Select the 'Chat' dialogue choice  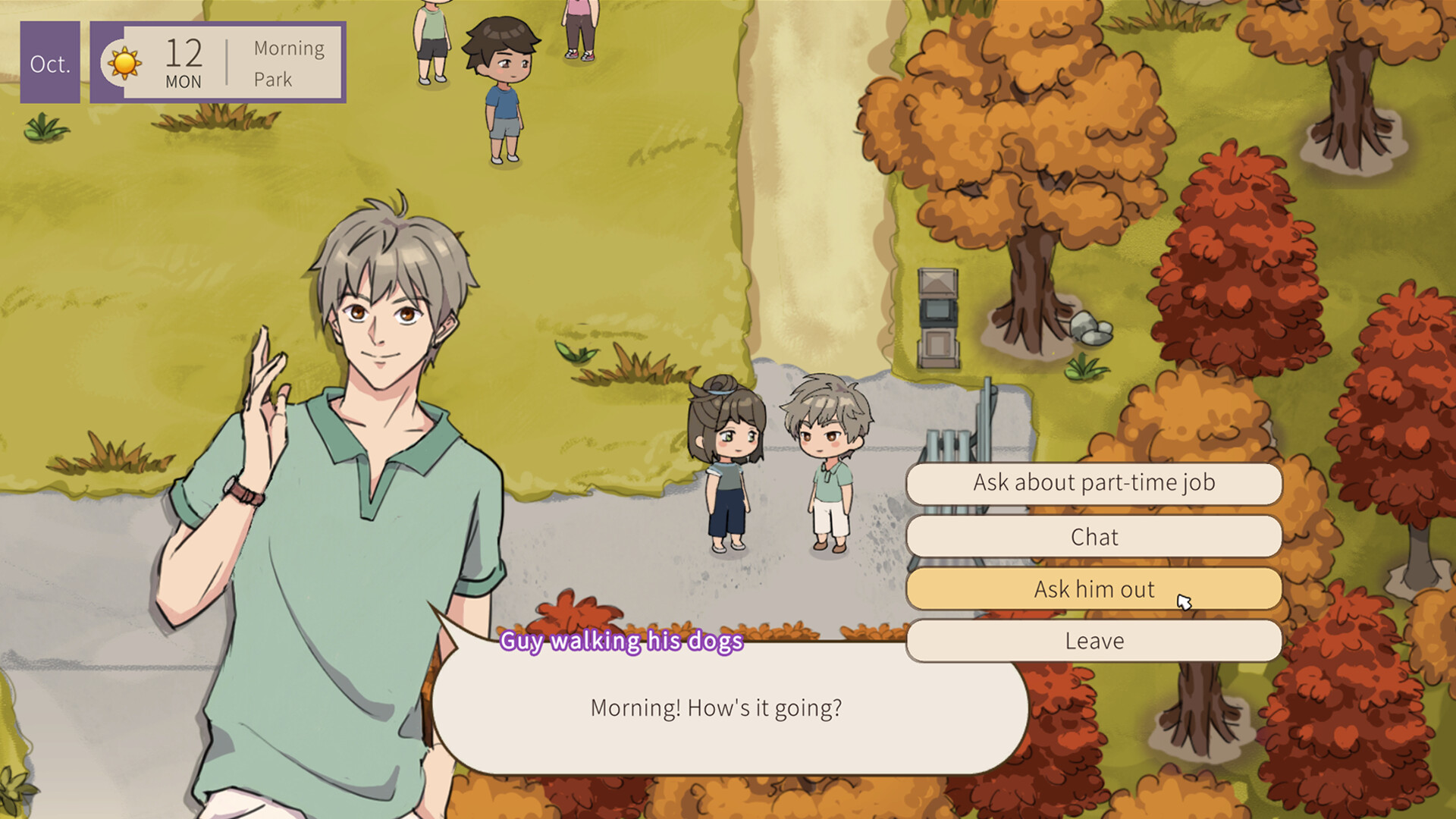pos(1094,537)
